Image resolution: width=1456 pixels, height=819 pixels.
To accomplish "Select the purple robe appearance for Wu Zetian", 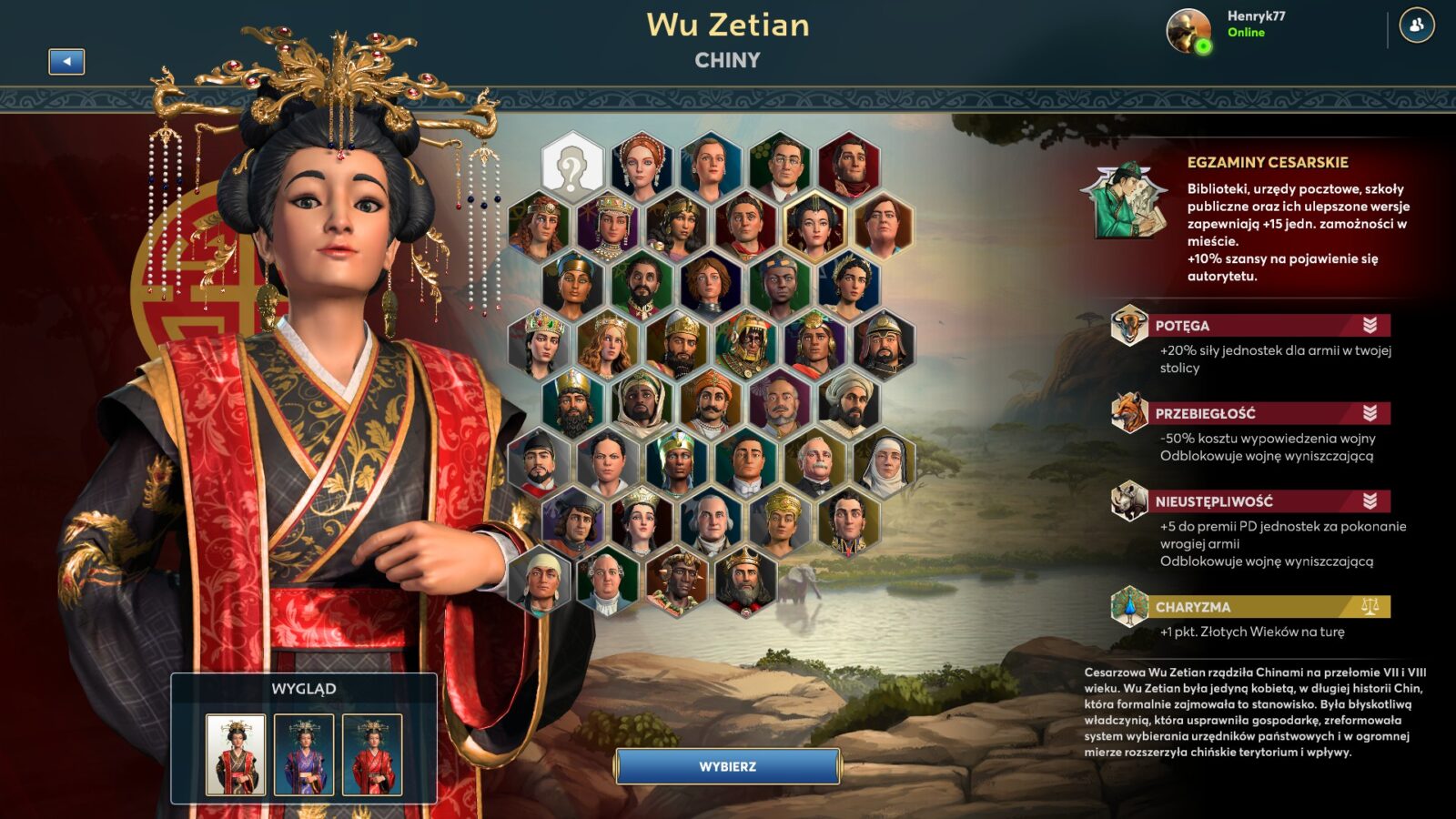I will [x=304, y=754].
